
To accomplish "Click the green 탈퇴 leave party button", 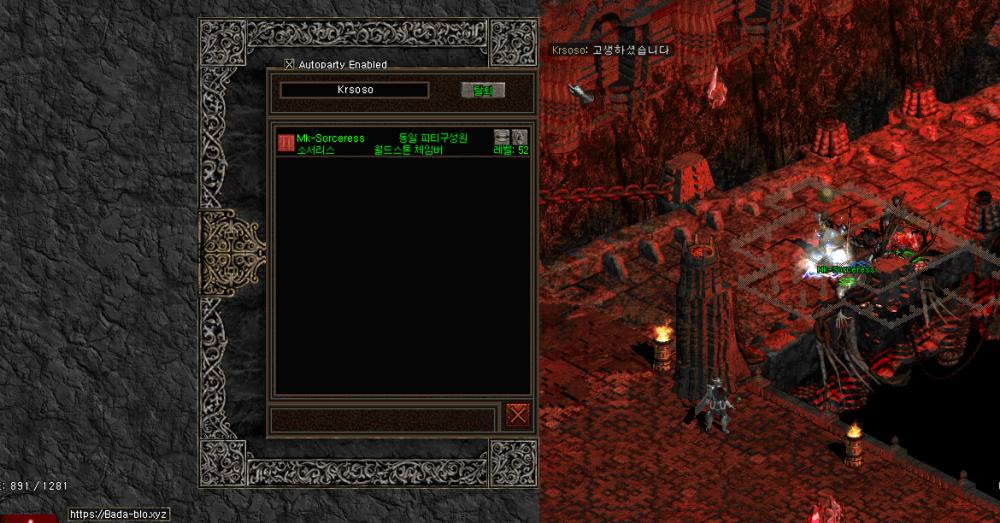I will (x=483, y=90).
